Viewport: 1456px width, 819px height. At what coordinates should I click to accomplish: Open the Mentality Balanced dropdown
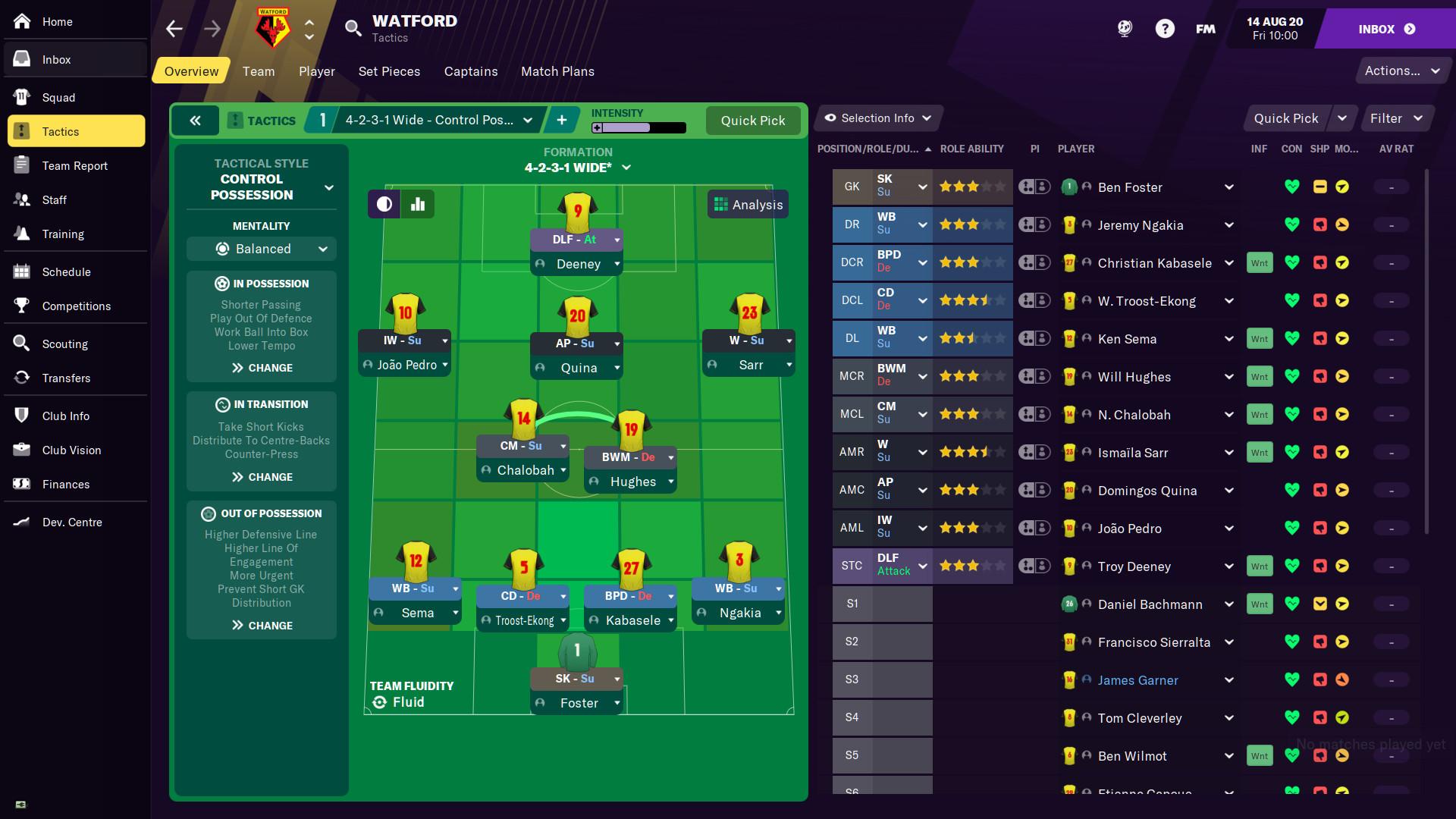(261, 249)
